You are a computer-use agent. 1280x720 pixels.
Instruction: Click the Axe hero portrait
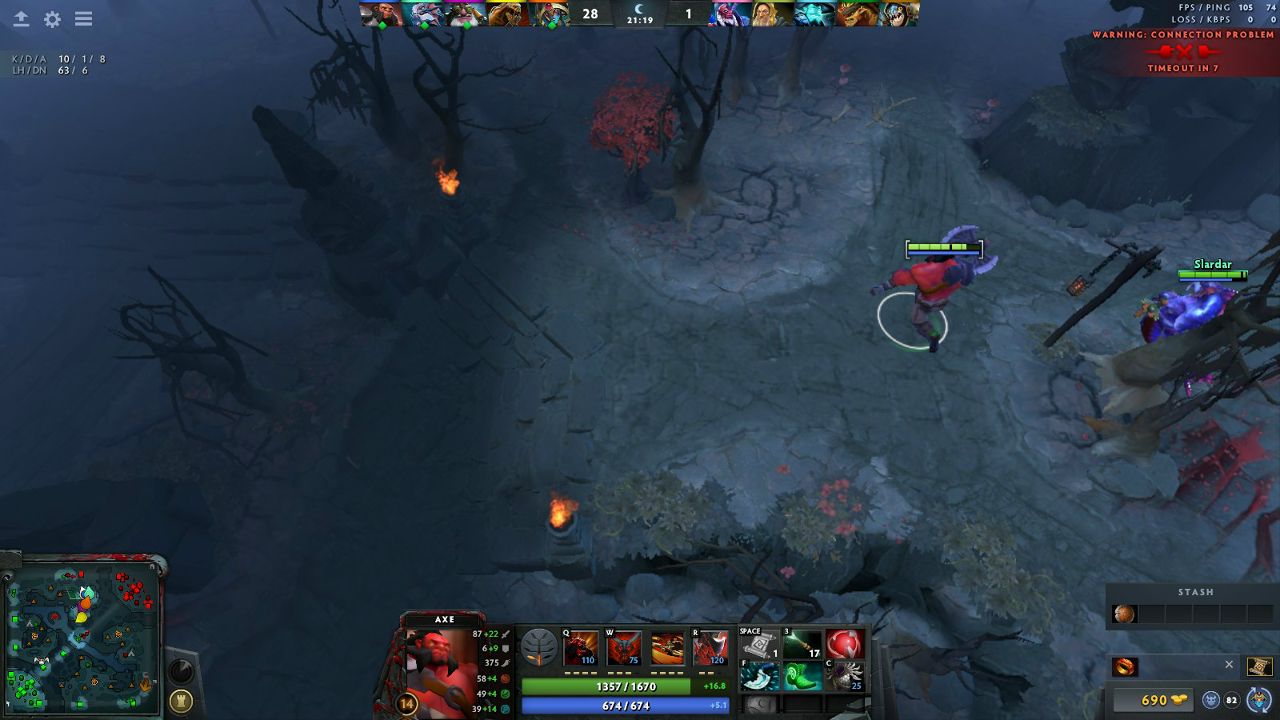tap(440, 665)
